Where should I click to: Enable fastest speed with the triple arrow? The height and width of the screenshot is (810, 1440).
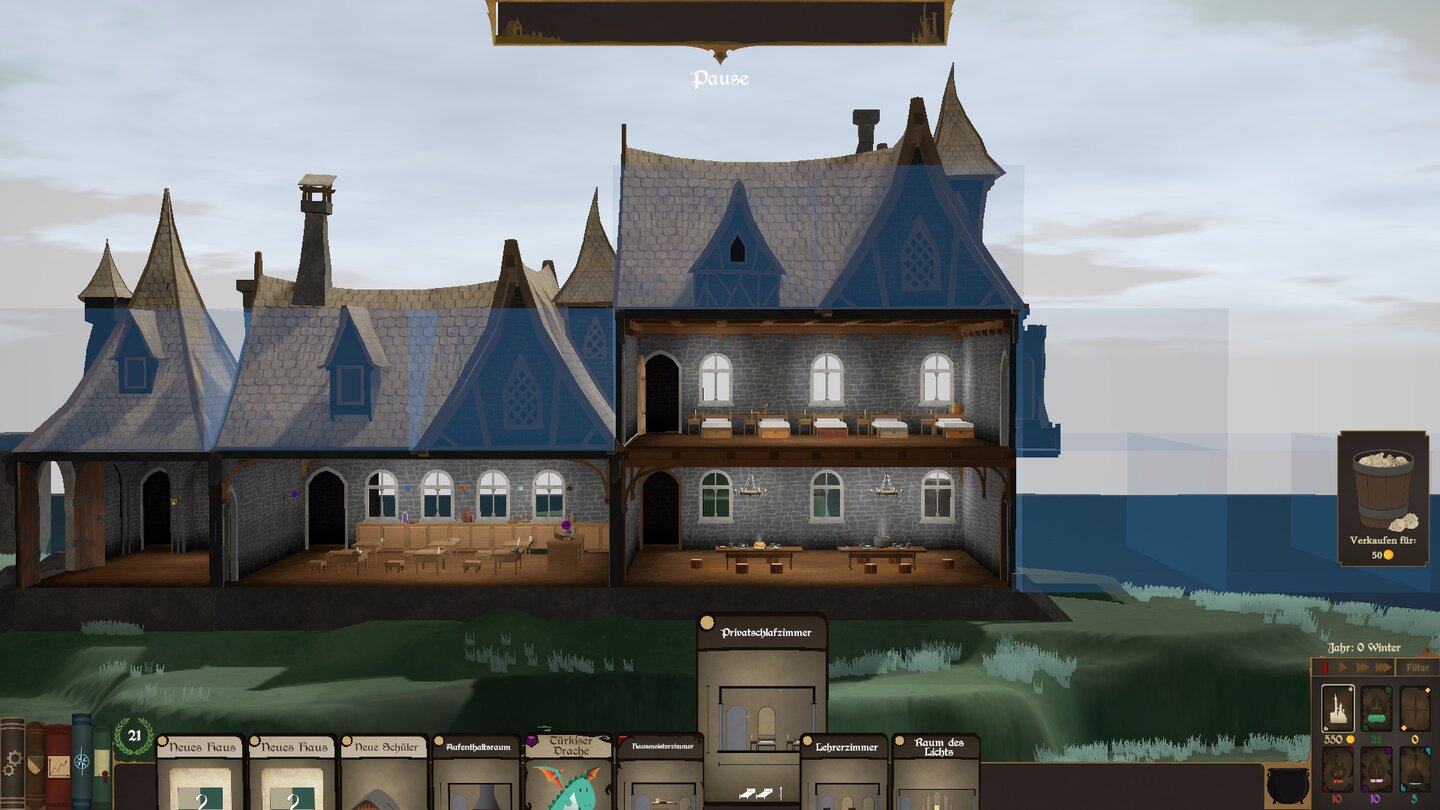point(1385,667)
